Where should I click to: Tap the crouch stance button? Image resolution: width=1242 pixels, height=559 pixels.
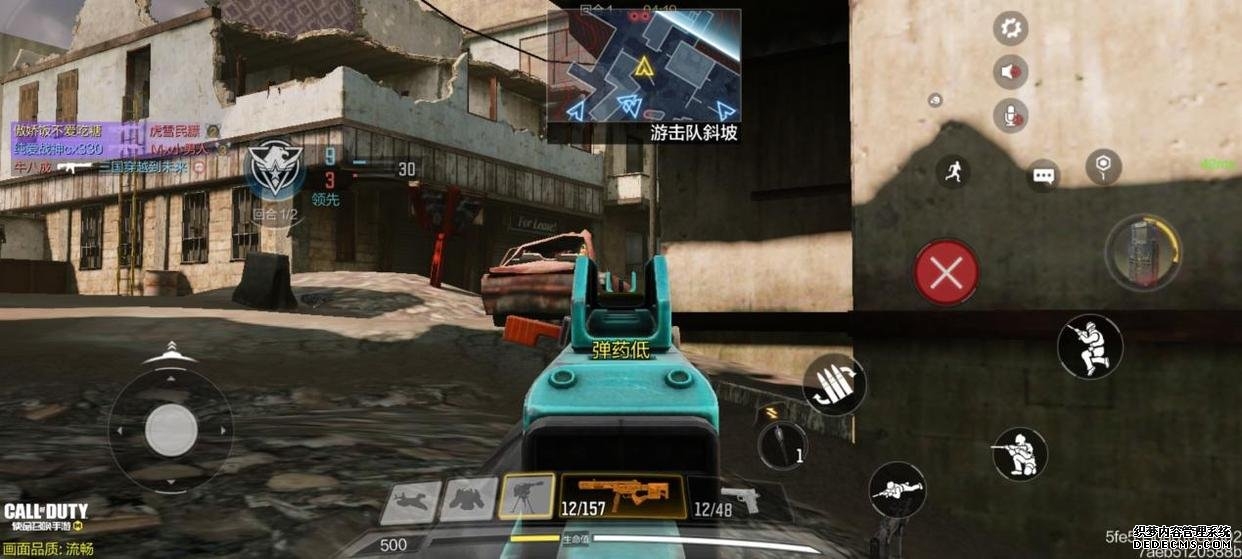click(1019, 453)
